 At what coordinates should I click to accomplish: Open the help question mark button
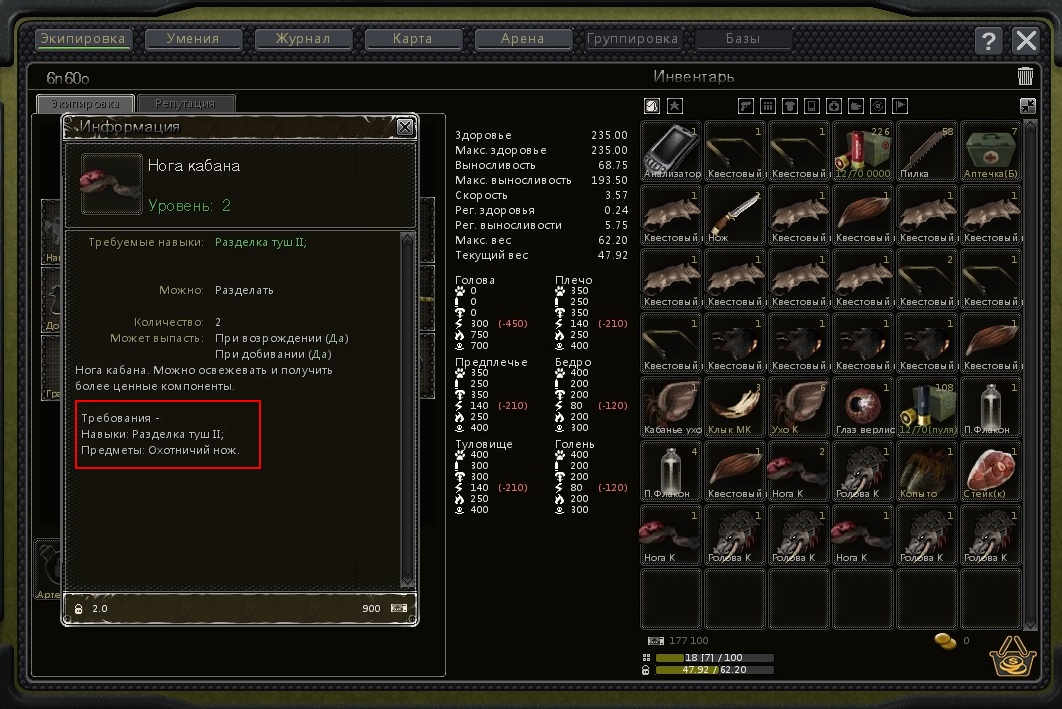point(989,41)
